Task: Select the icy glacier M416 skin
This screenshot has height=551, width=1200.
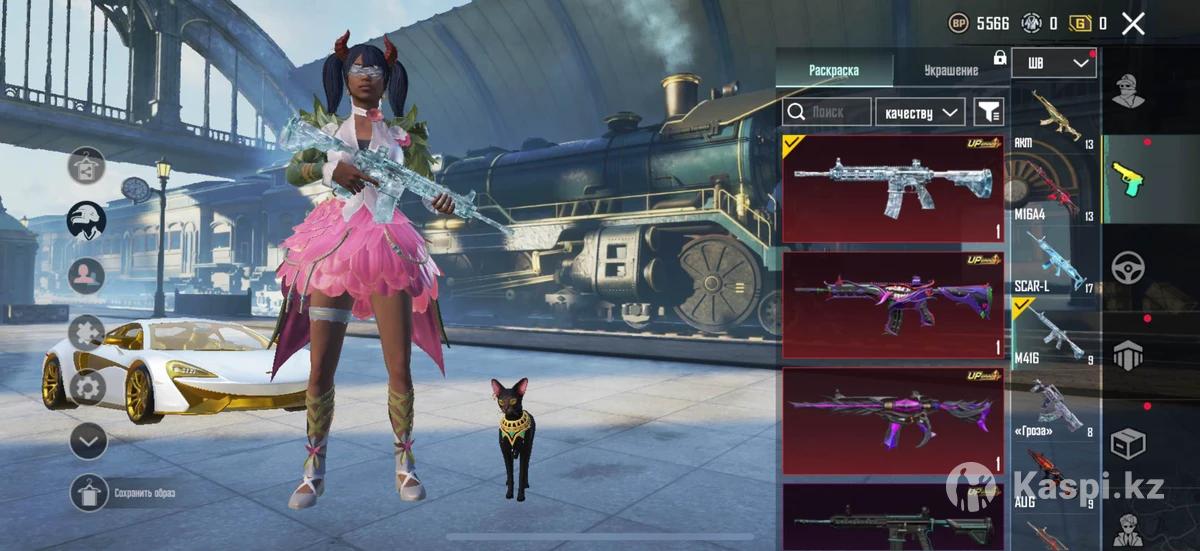Action: tap(892, 189)
